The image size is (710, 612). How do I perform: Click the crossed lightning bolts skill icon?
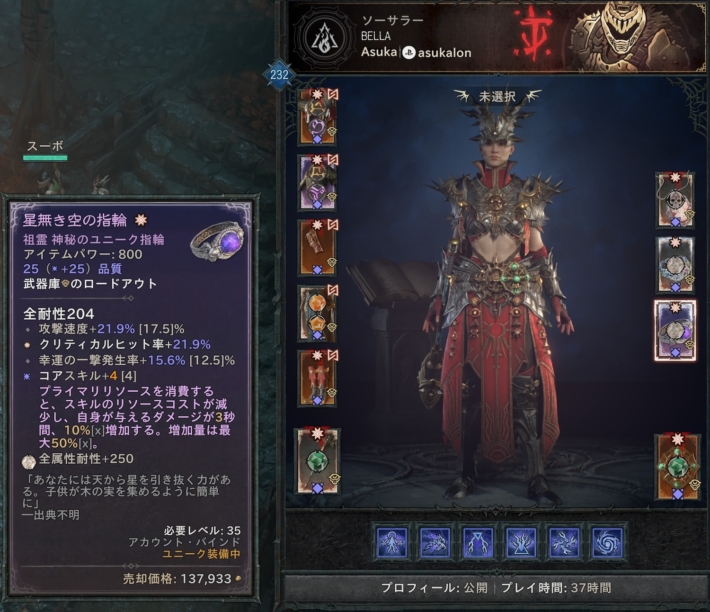point(564,542)
